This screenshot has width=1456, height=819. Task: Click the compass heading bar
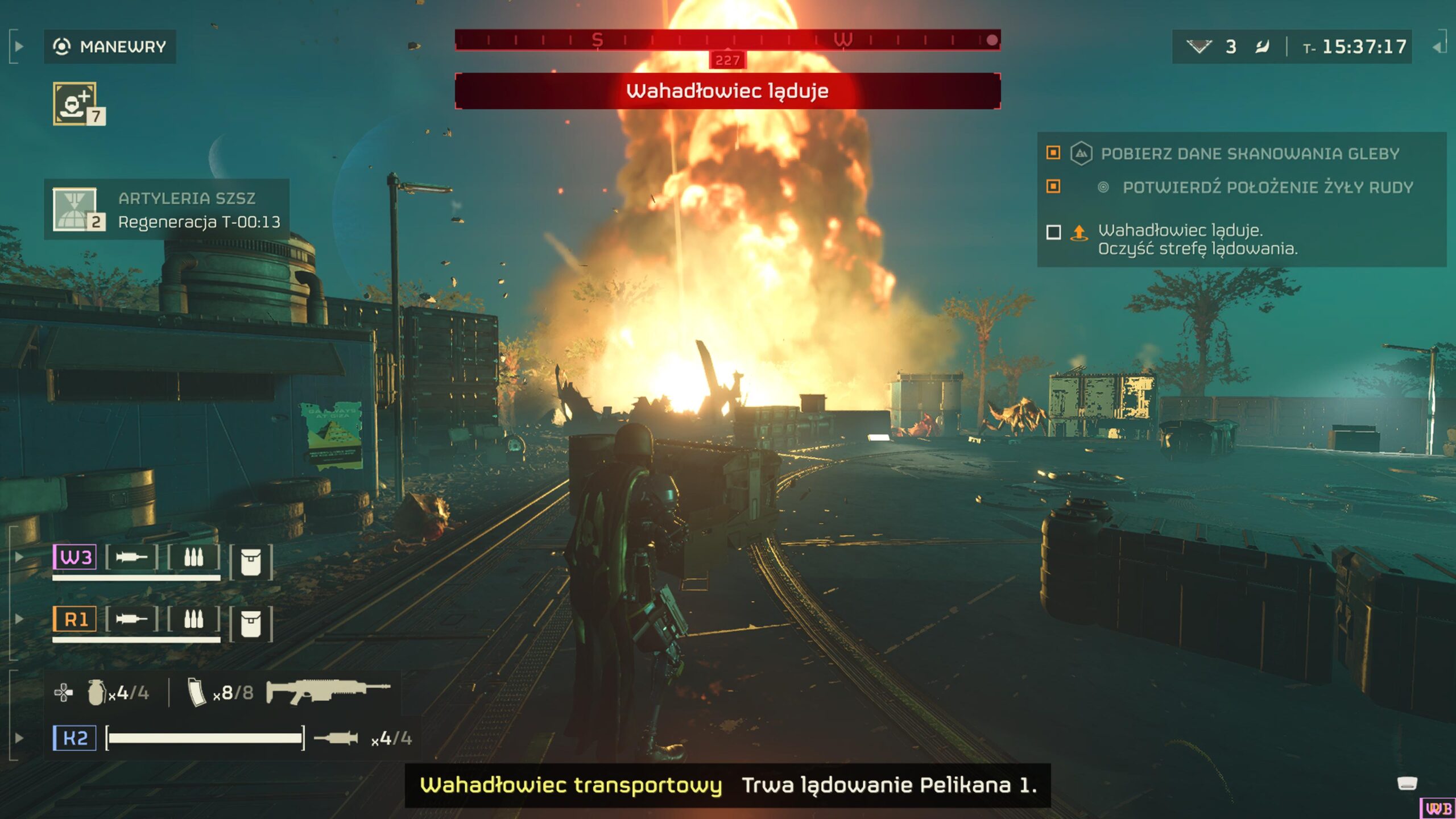727,40
